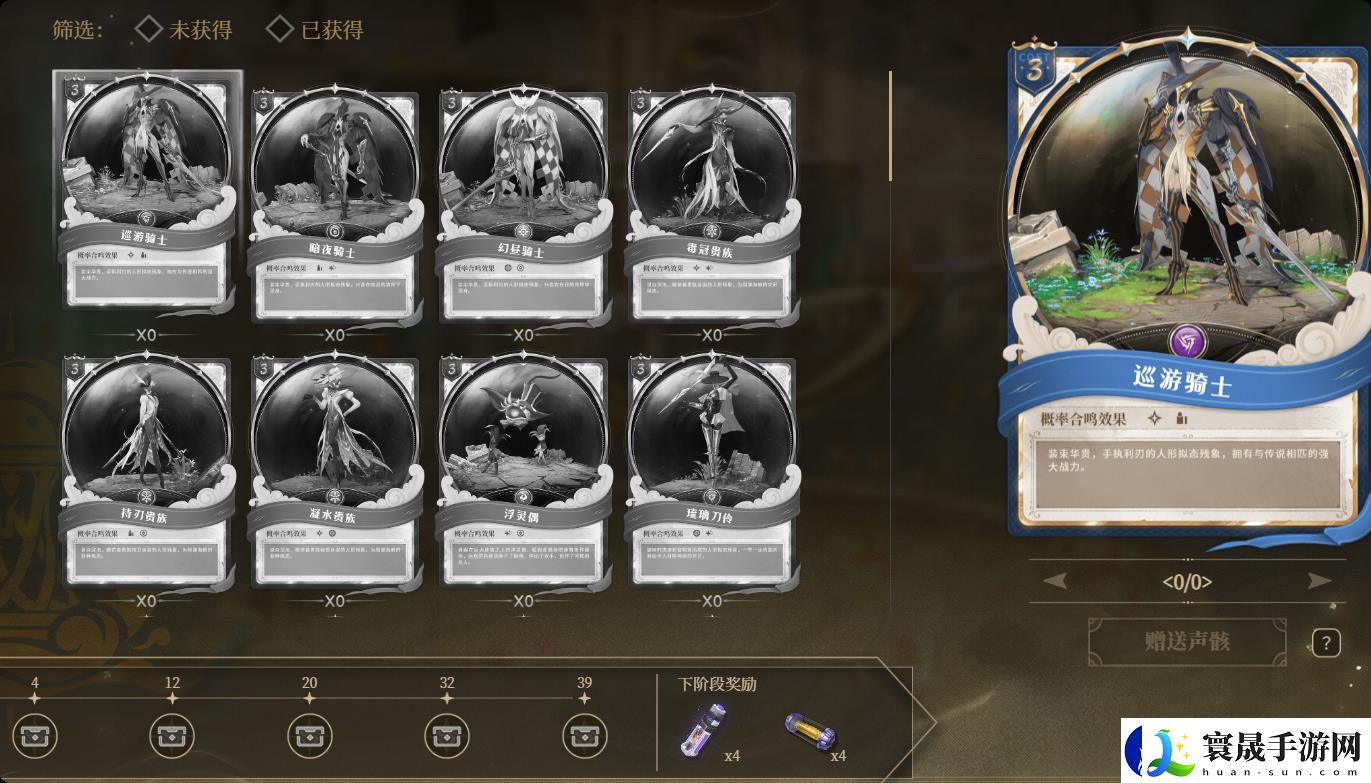Choose the 浮灵偶 card

pyautogui.click(x=523, y=470)
